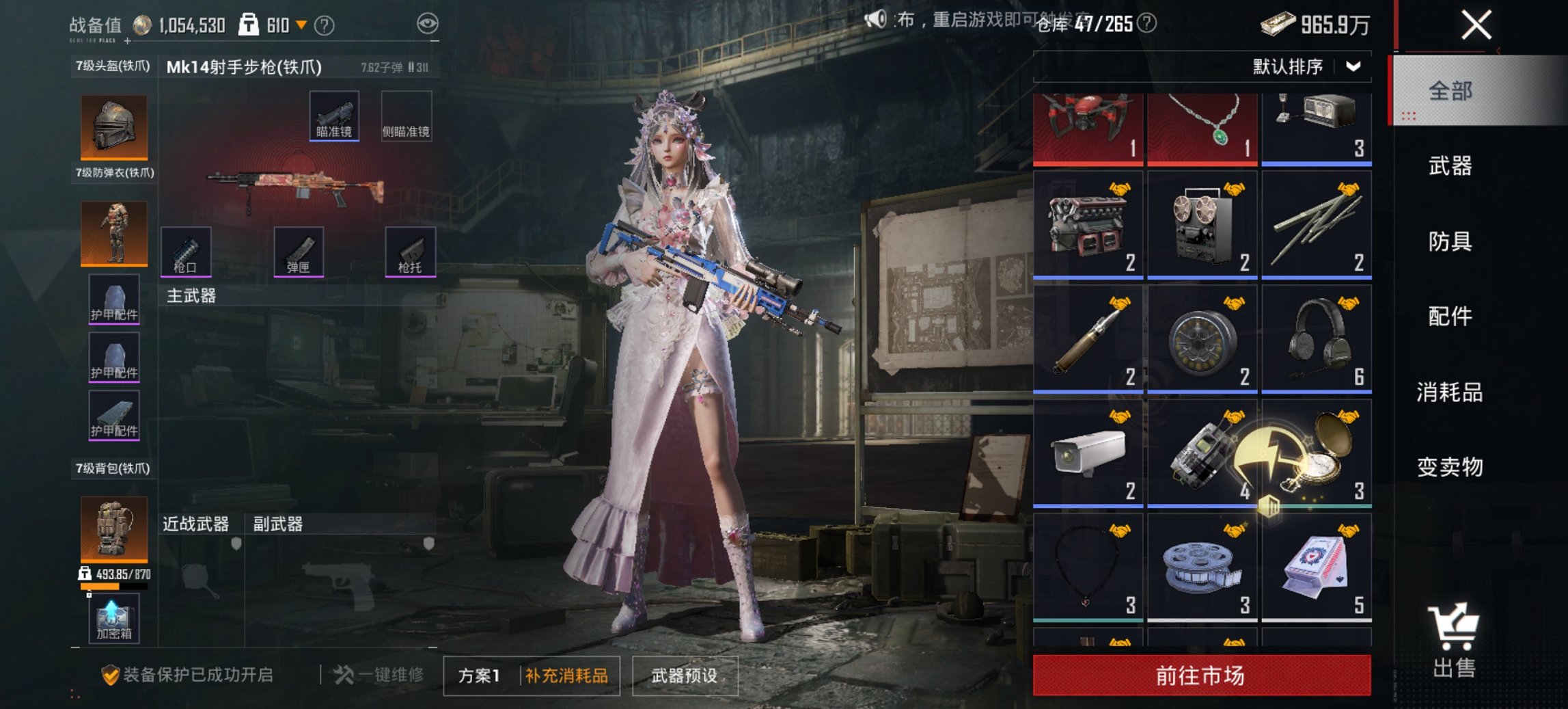
Task: Toggle the eye preview icon at top
Action: (427, 23)
